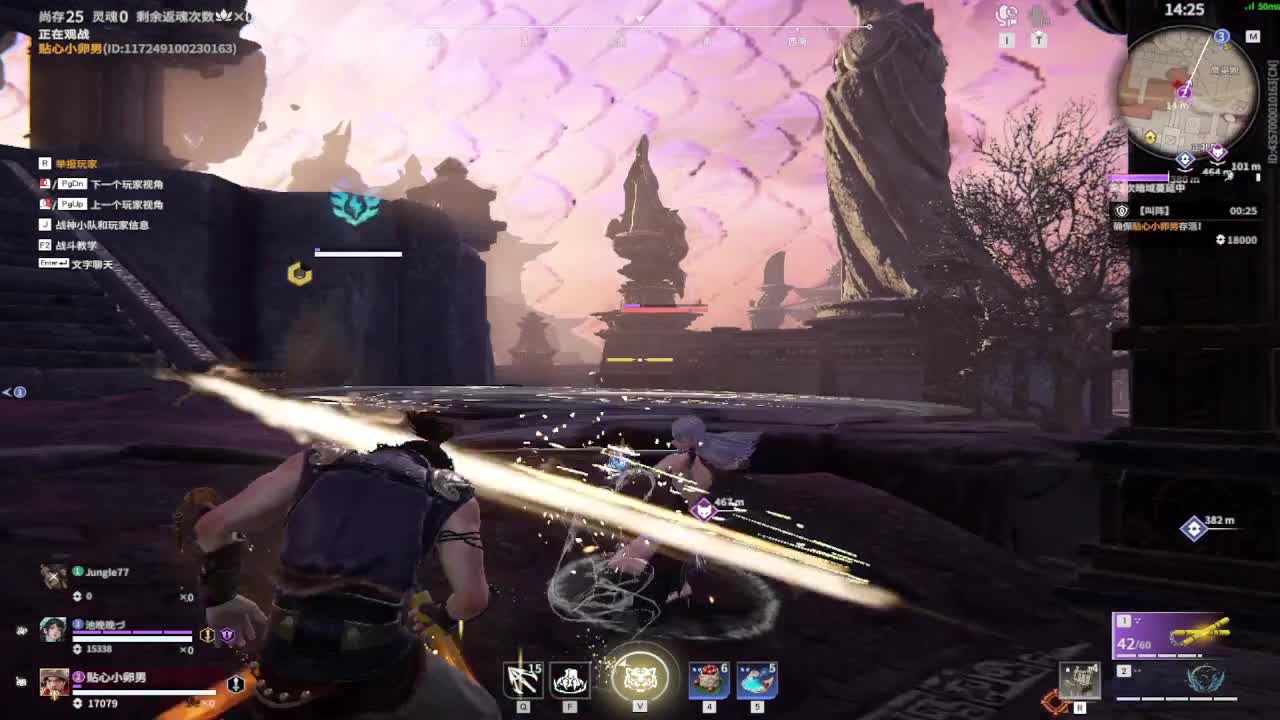Screen dimensions: 1280x720
Task: Open the circular minimap
Action: click(1190, 88)
